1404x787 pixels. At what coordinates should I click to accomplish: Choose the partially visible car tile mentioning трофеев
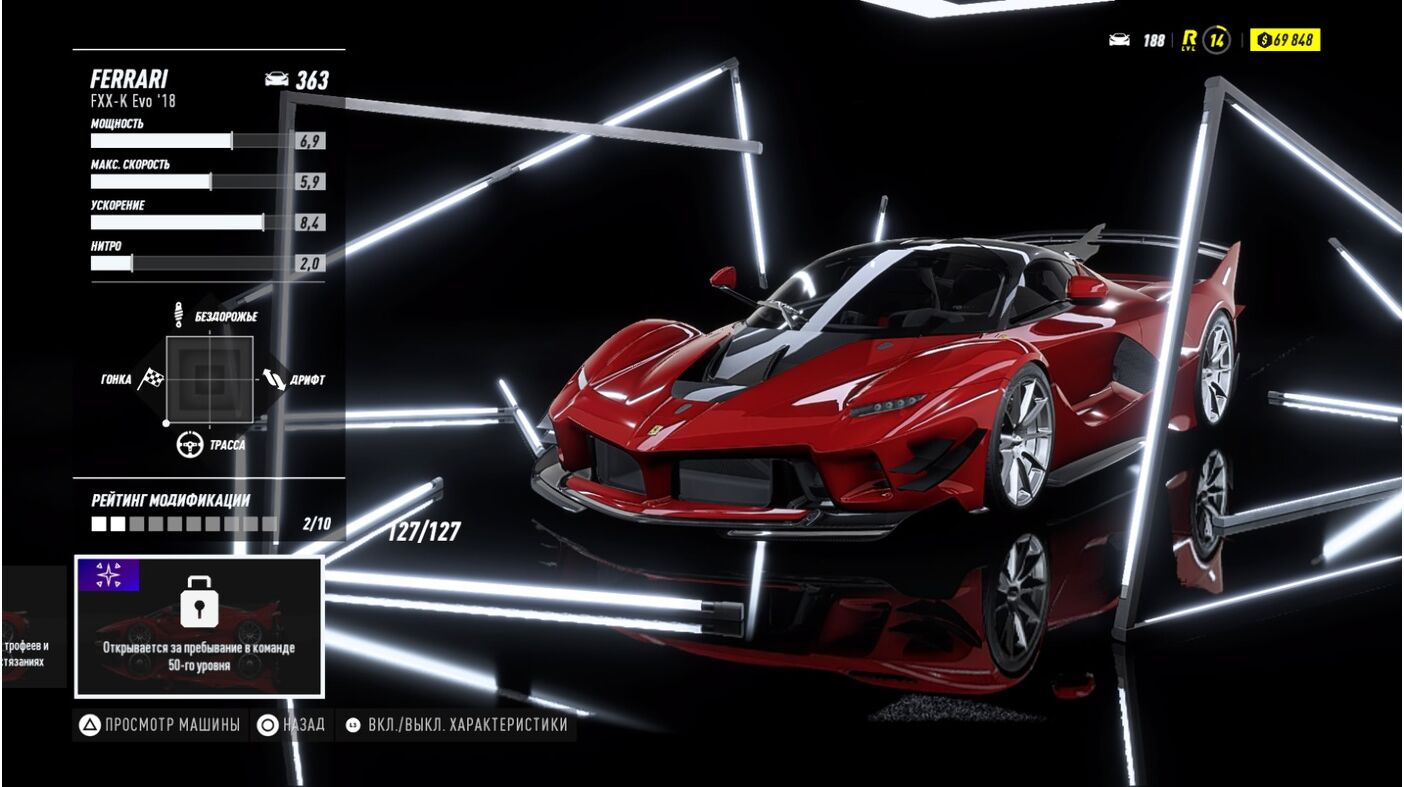coord(31,627)
